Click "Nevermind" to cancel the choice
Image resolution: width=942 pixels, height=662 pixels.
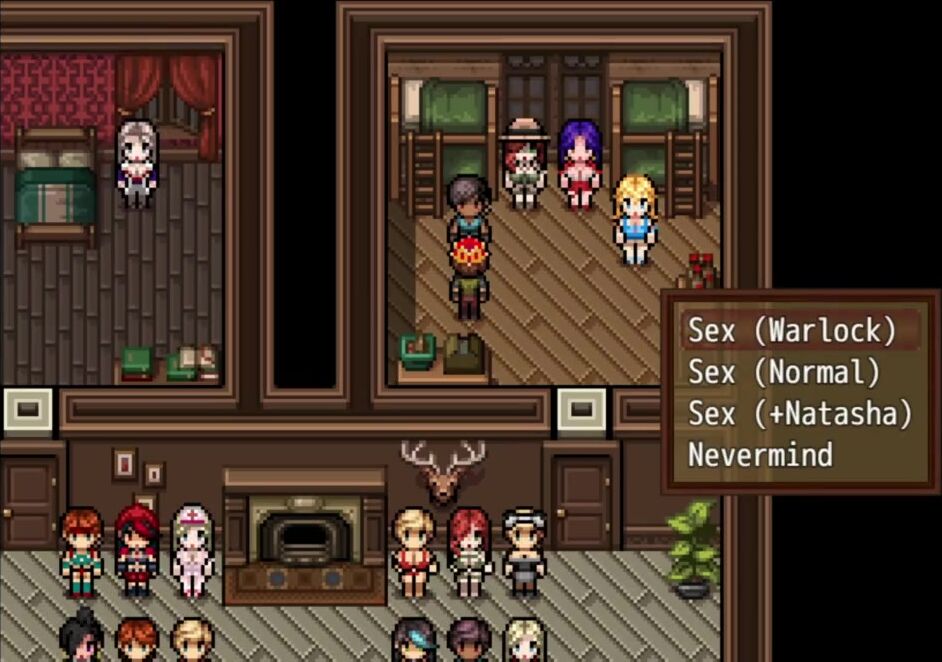coord(760,455)
